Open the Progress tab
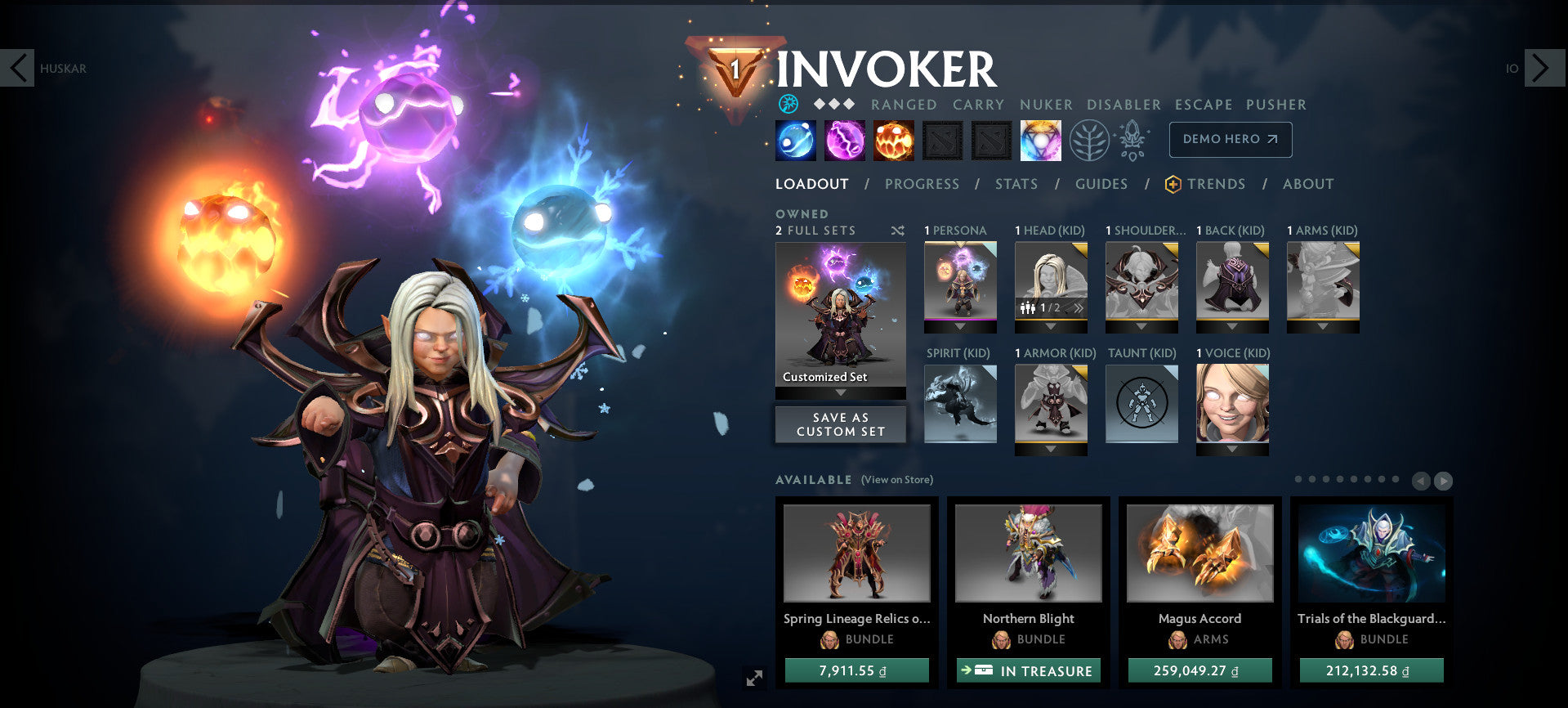The image size is (1568, 708). click(922, 184)
